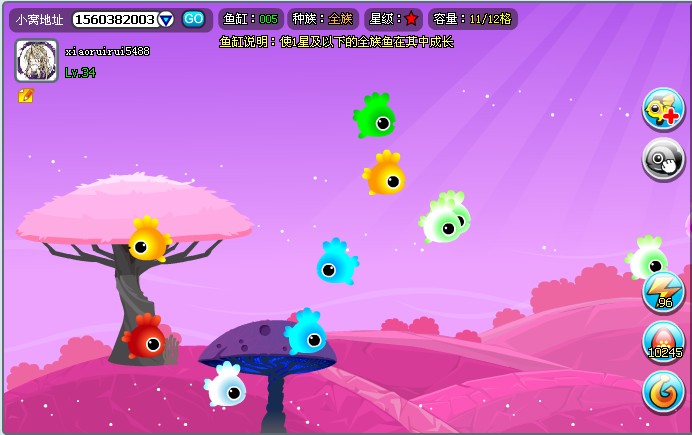The image size is (692, 435).
Task: Open the nest address dropdown arrow
Action: [x=166, y=20]
